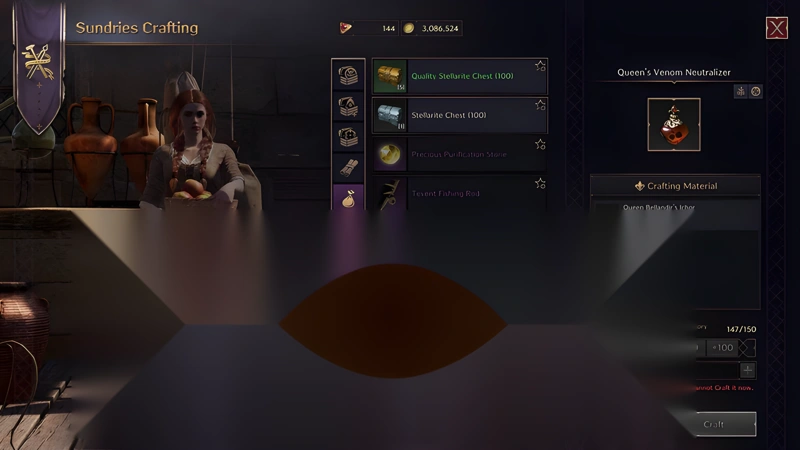Toggle the star on the Stellarite Chest row

coord(540,105)
